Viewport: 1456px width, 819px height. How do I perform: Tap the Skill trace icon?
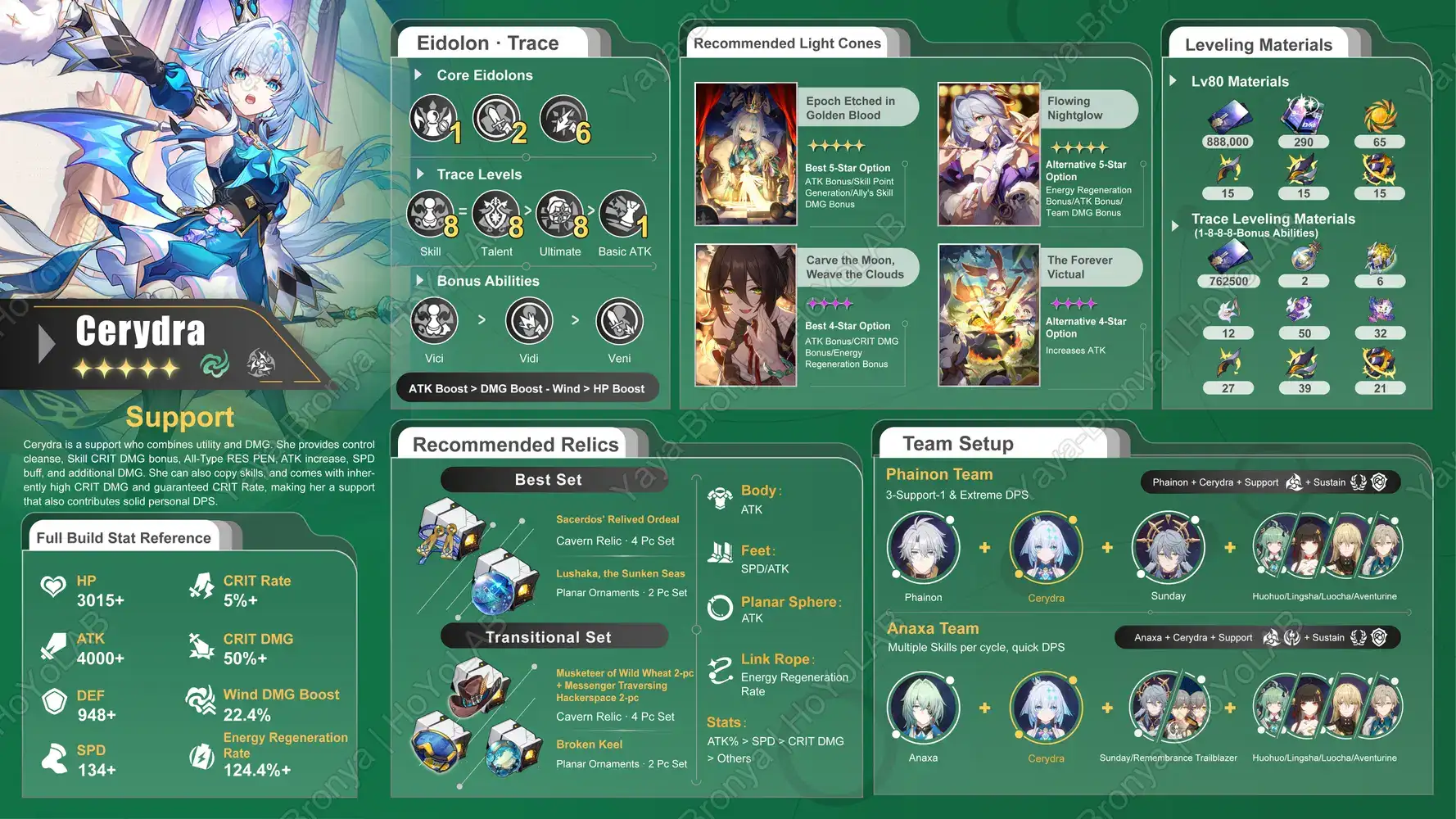pos(430,215)
